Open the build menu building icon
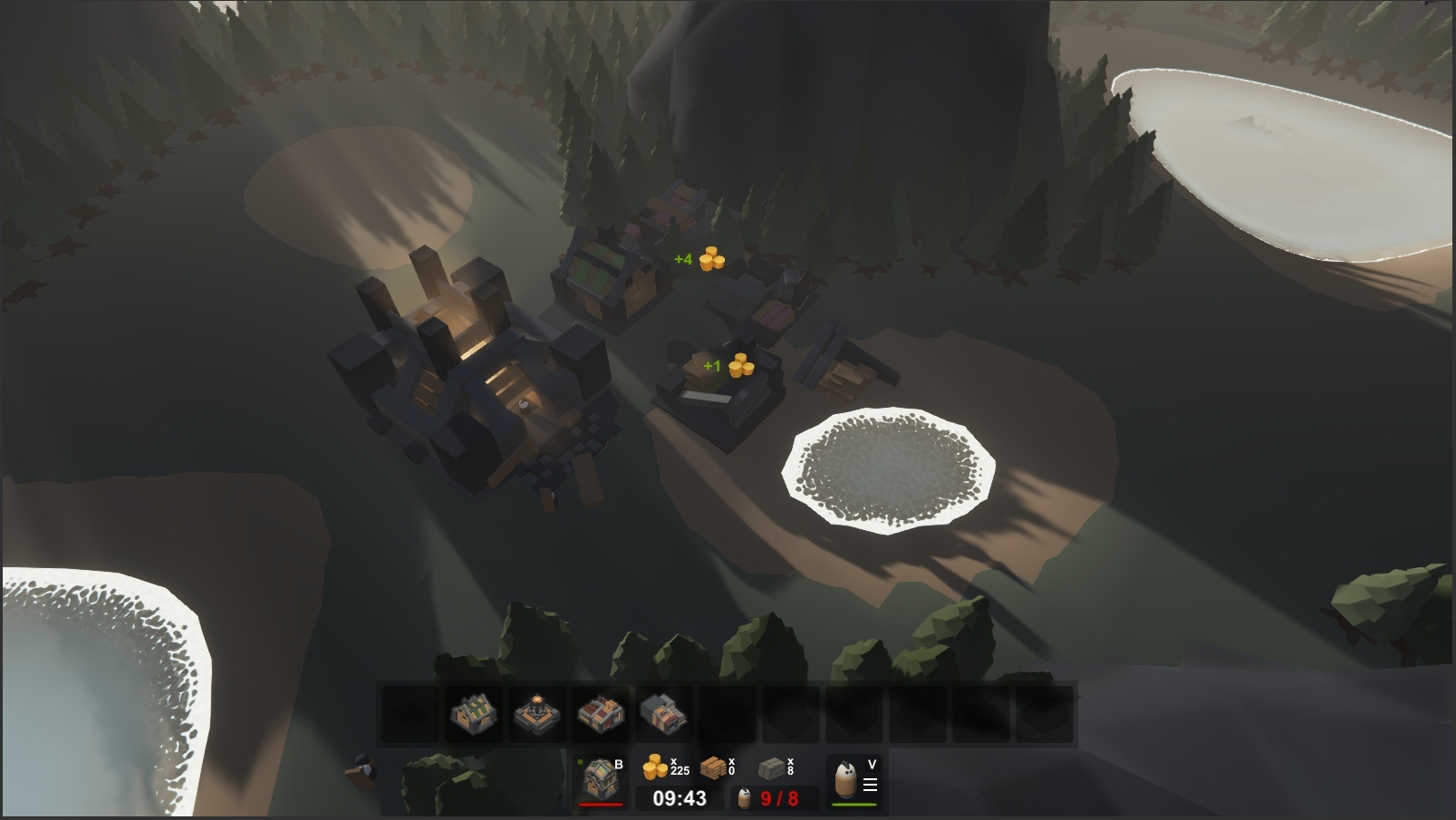This screenshot has height=820, width=1456. click(600, 779)
